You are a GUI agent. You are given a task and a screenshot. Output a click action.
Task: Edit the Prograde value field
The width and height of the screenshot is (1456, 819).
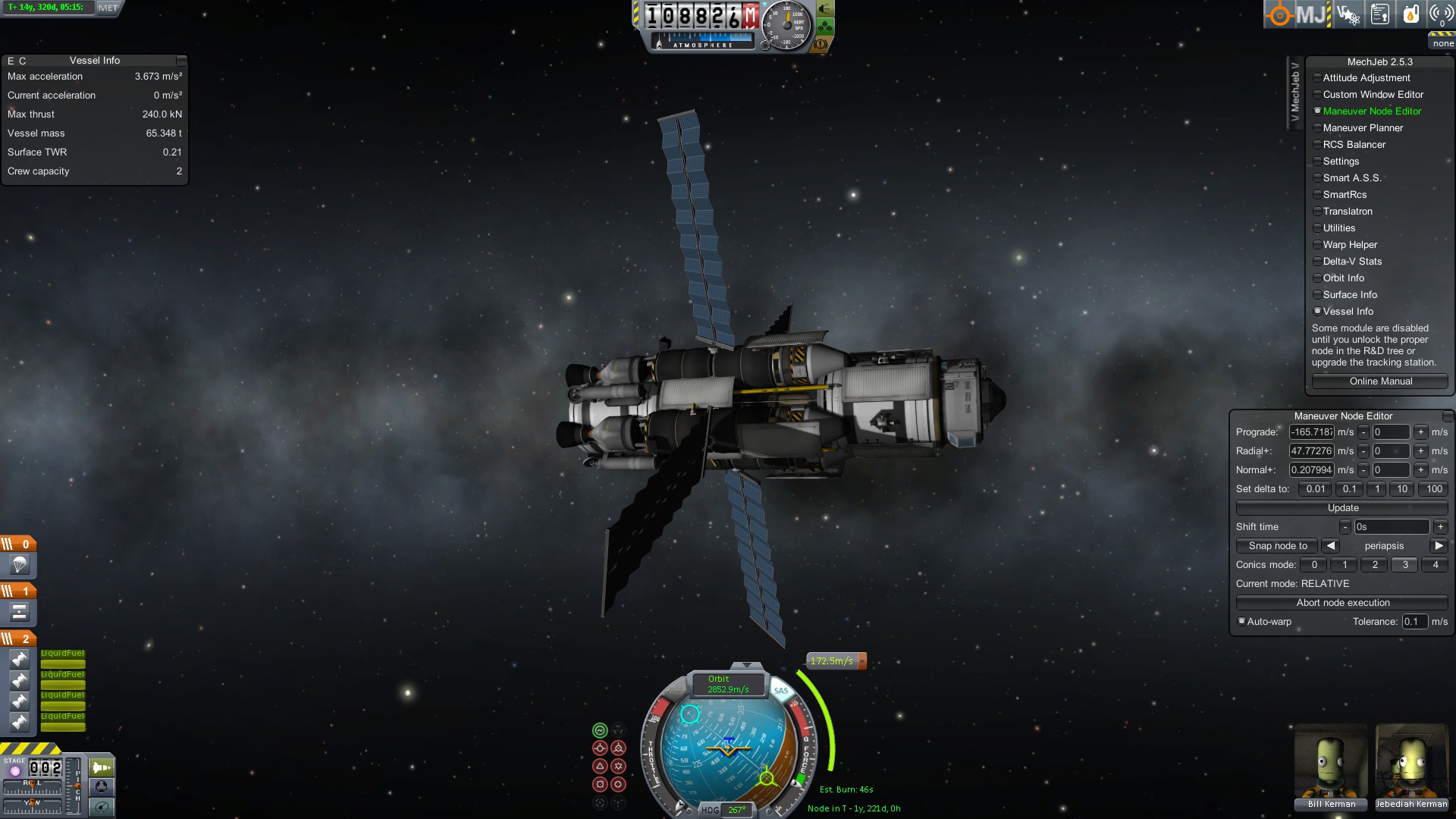1311,432
